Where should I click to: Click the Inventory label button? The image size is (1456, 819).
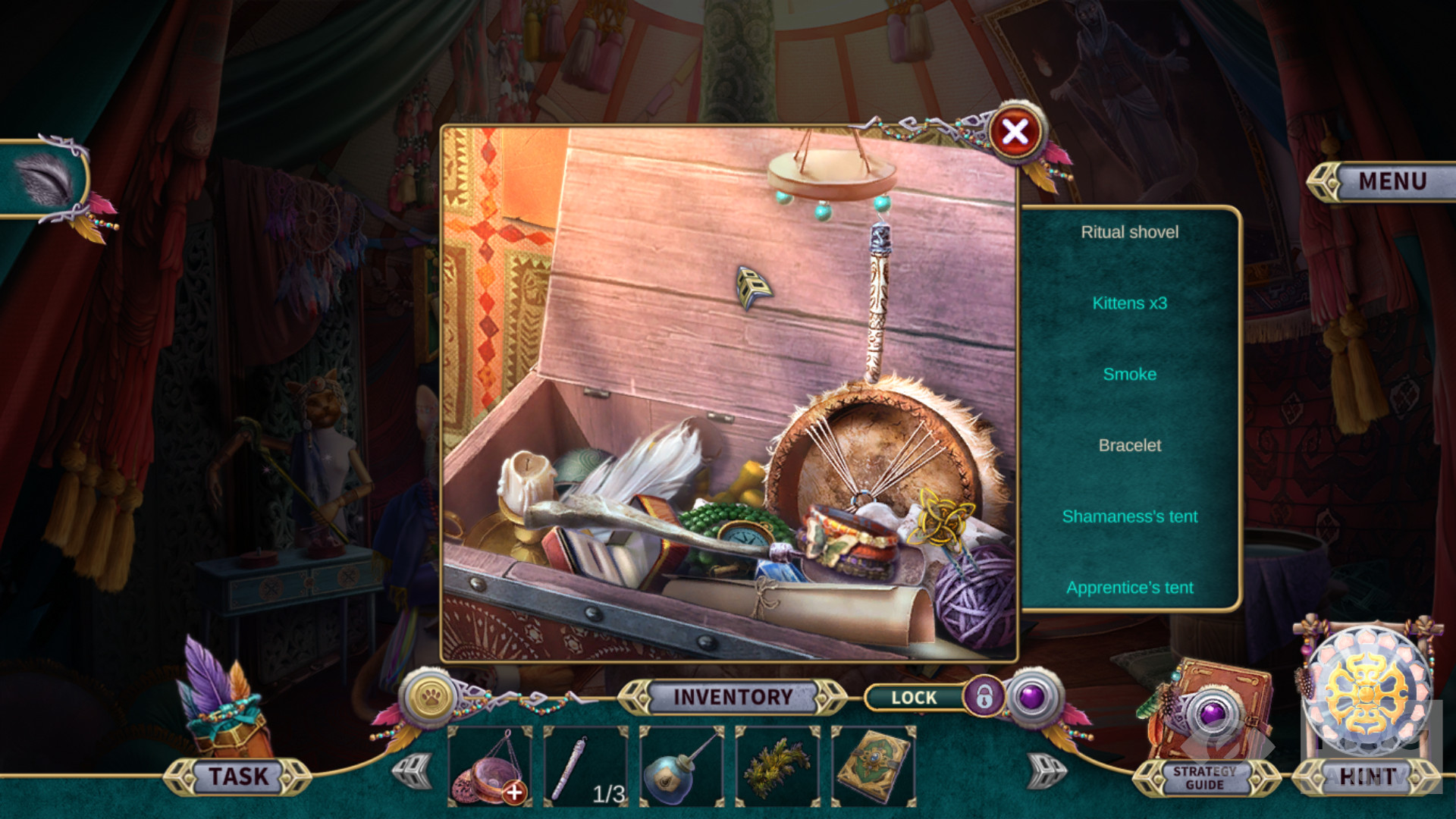tap(733, 698)
